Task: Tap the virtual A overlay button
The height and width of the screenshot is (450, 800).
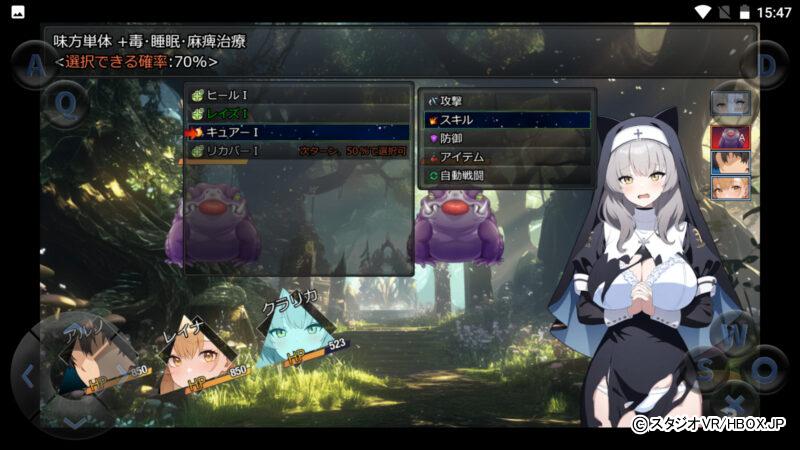Action: (36, 66)
